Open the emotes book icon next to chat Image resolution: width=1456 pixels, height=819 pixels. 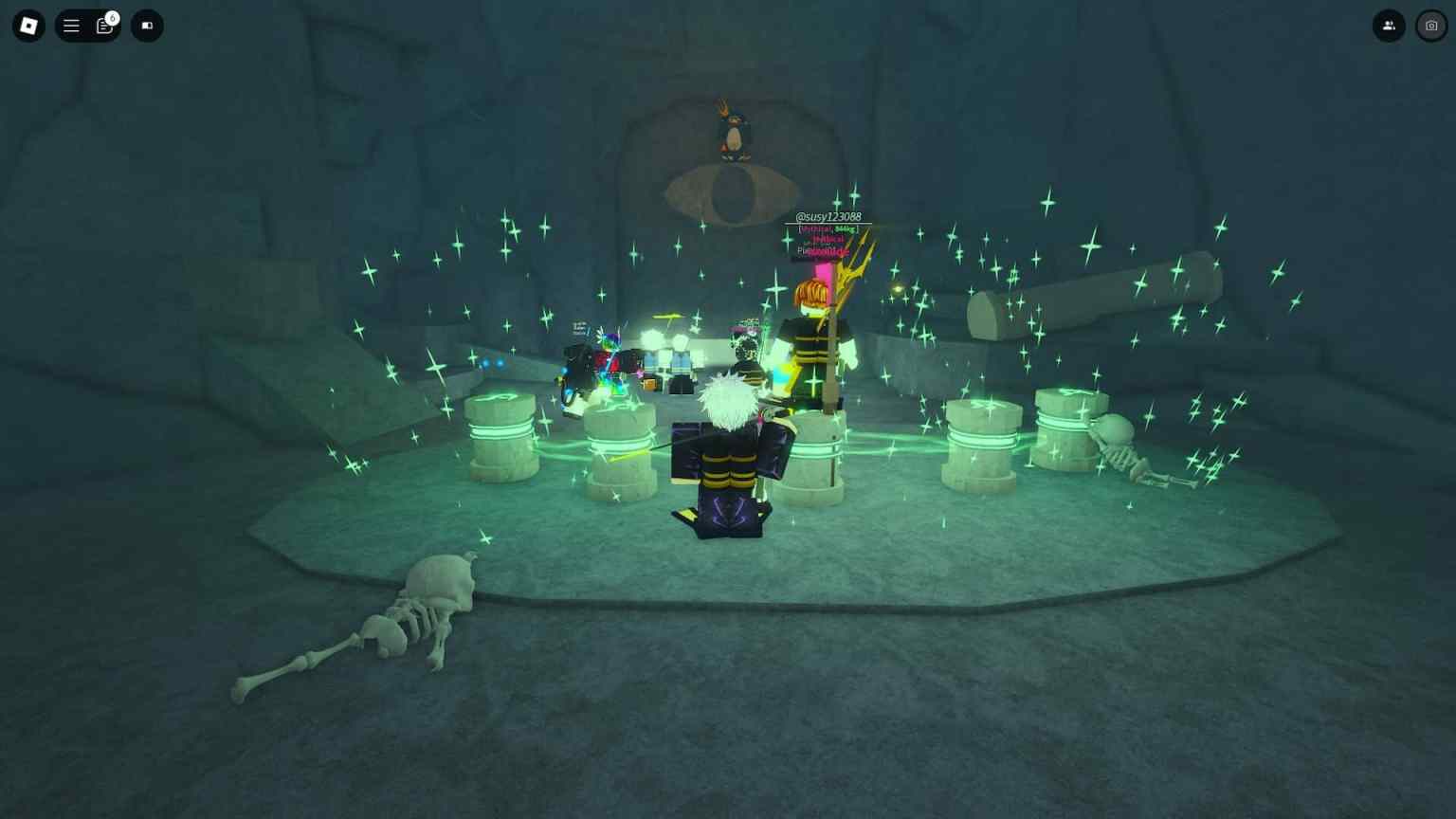[x=147, y=26]
